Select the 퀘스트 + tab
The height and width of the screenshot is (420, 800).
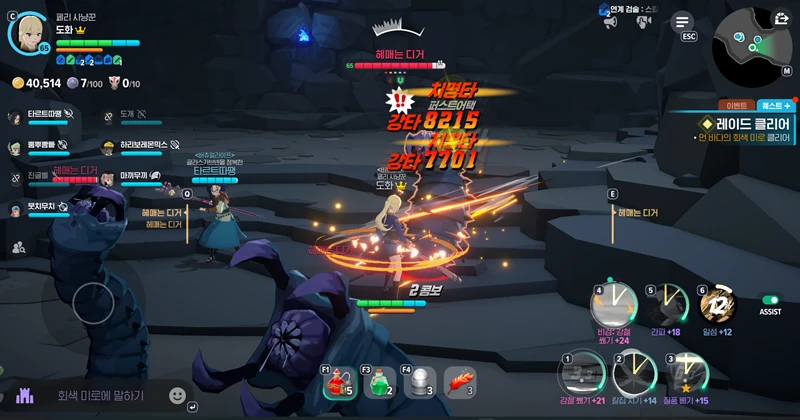tap(775, 105)
